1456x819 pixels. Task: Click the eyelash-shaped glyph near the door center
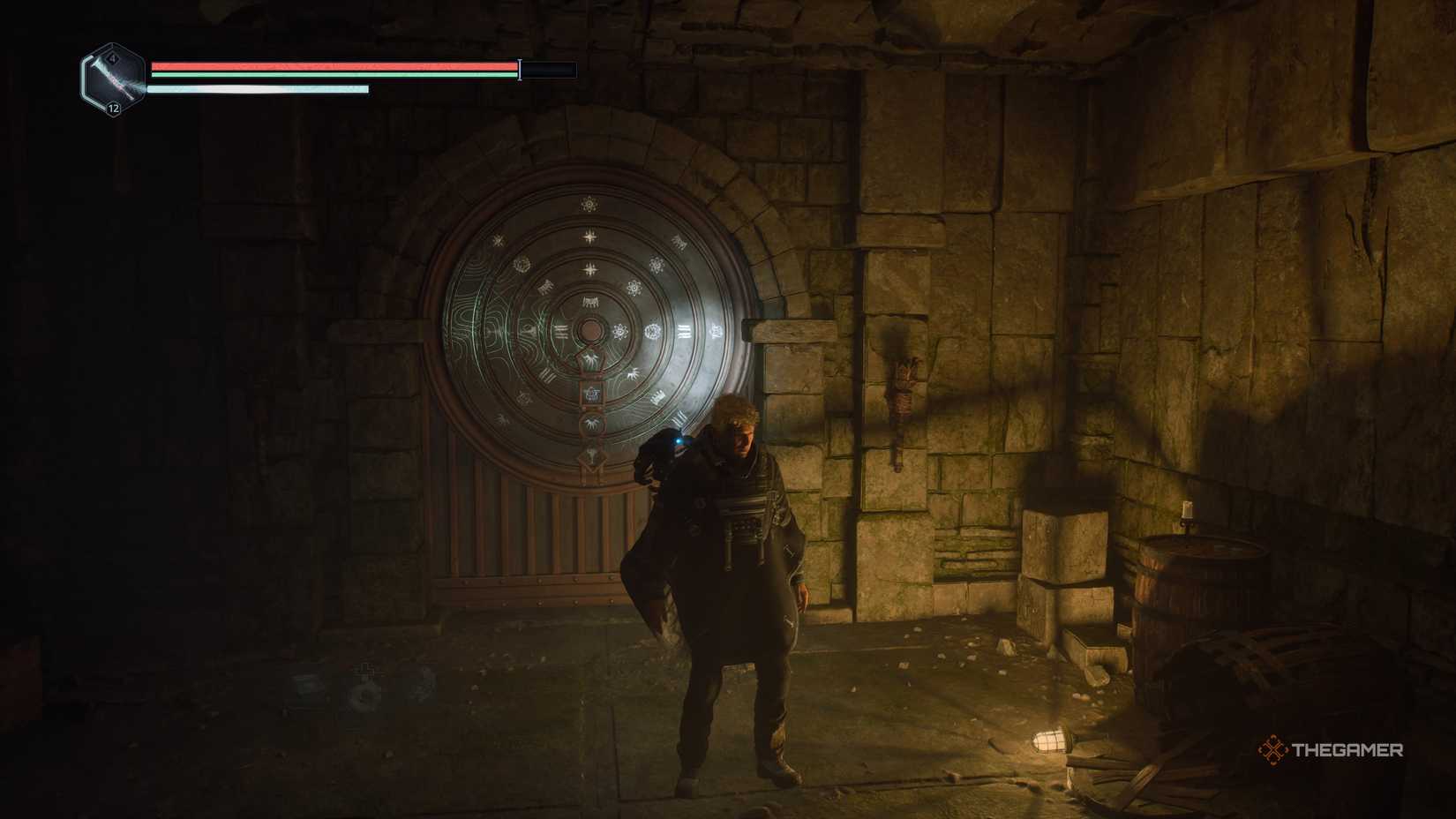click(587, 300)
